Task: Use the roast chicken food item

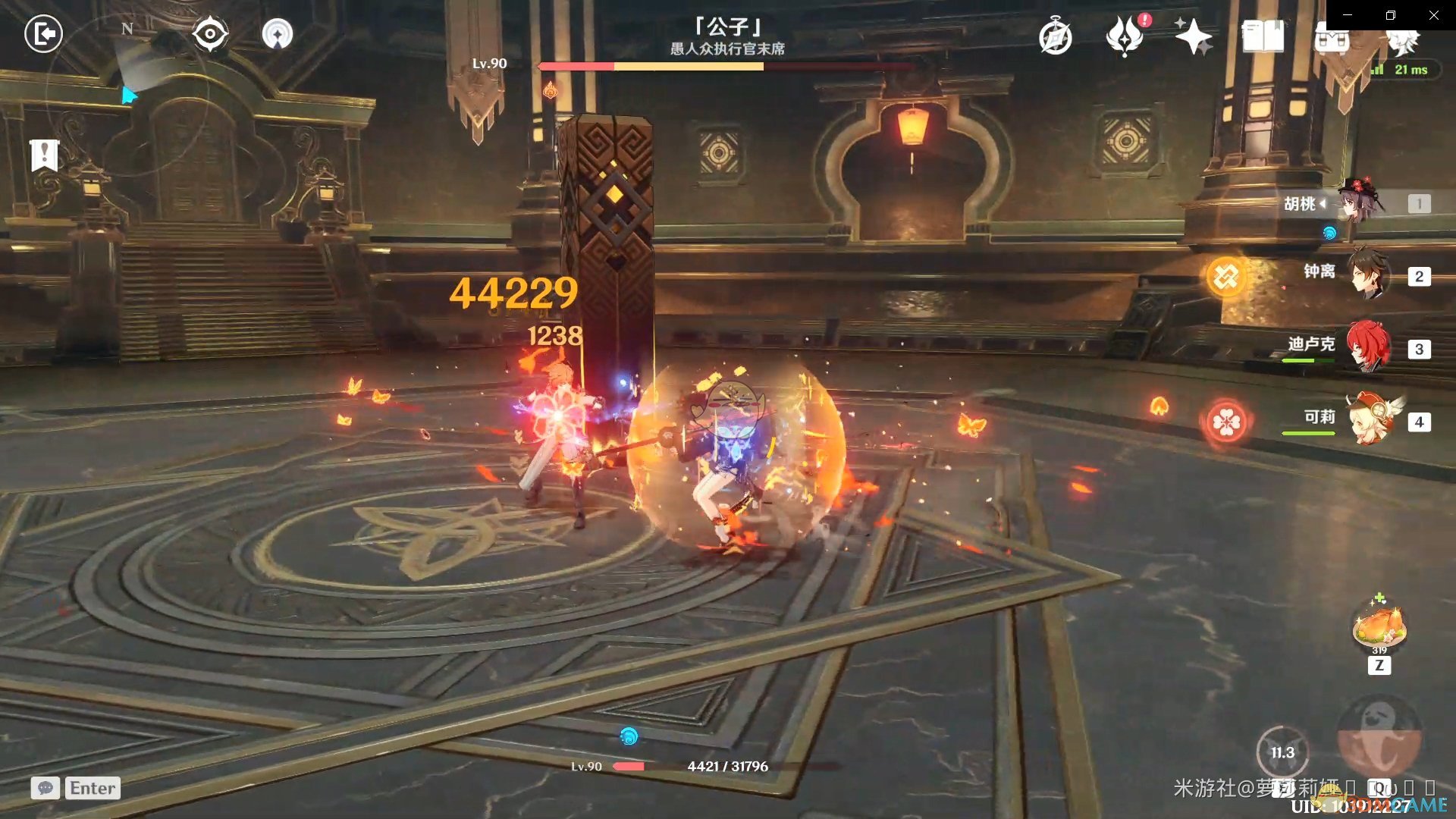Action: click(x=1379, y=626)
